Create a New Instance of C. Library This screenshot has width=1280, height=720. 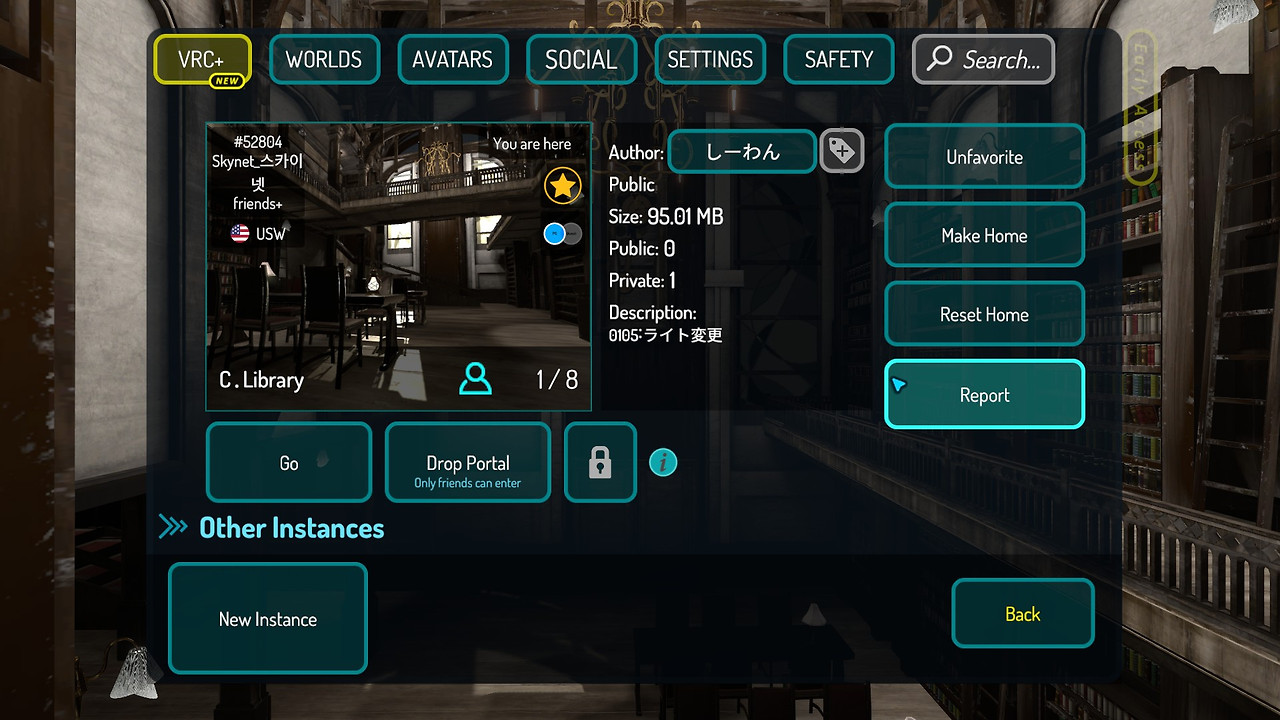pyautogui.click(x=267, y=618)
